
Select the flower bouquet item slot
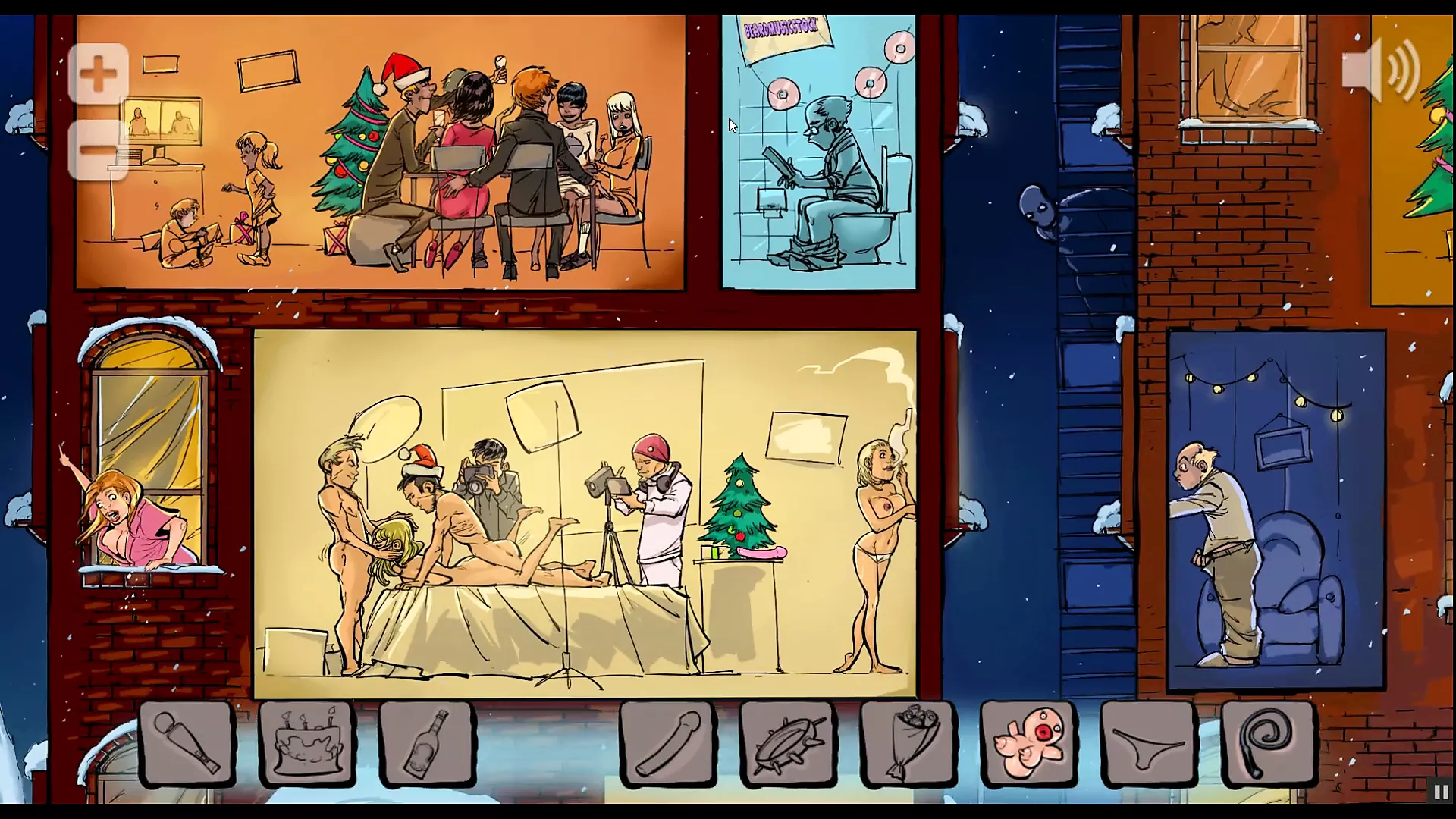(x=908, y=742)
